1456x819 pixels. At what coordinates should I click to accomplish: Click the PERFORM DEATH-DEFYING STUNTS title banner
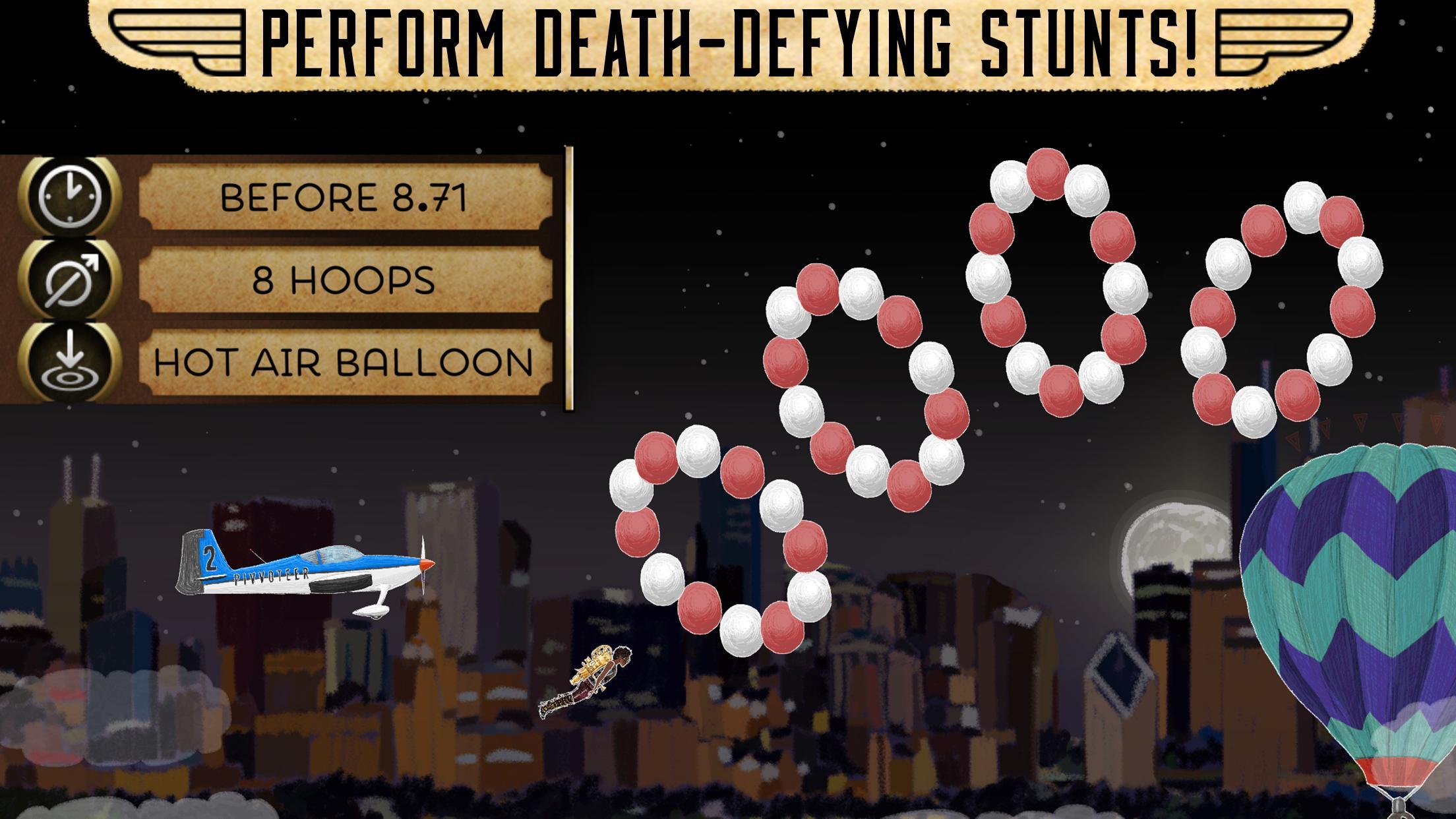pyautogui.click(x=725, y=40)
